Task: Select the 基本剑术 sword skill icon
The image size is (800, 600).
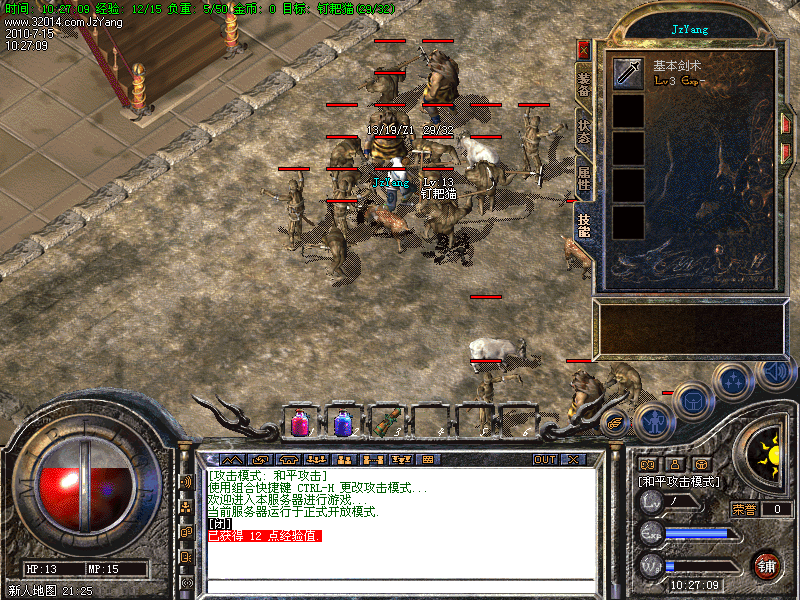Action: [628, 72]
